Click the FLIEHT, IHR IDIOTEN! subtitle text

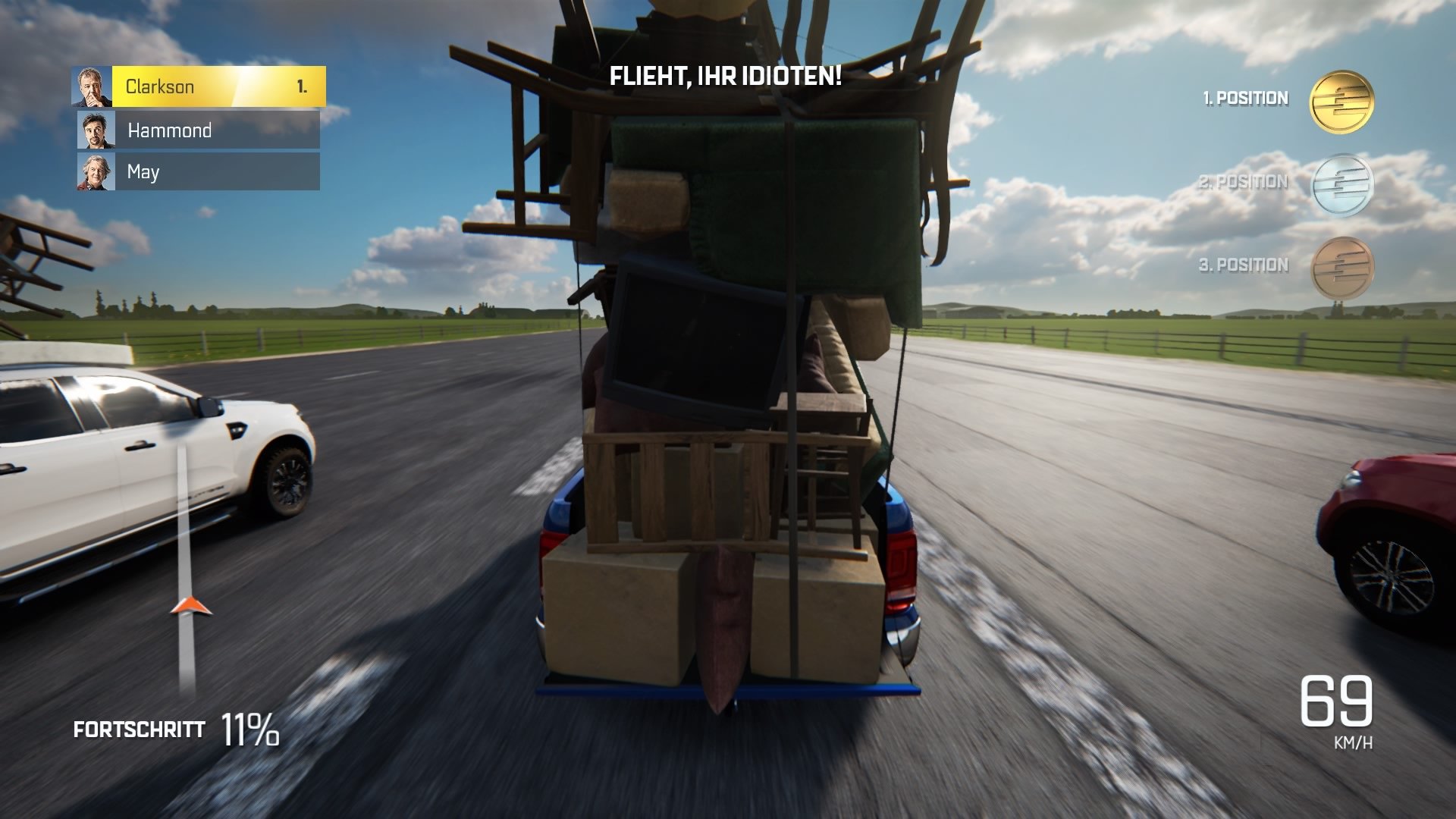click(x=725, y=76)
